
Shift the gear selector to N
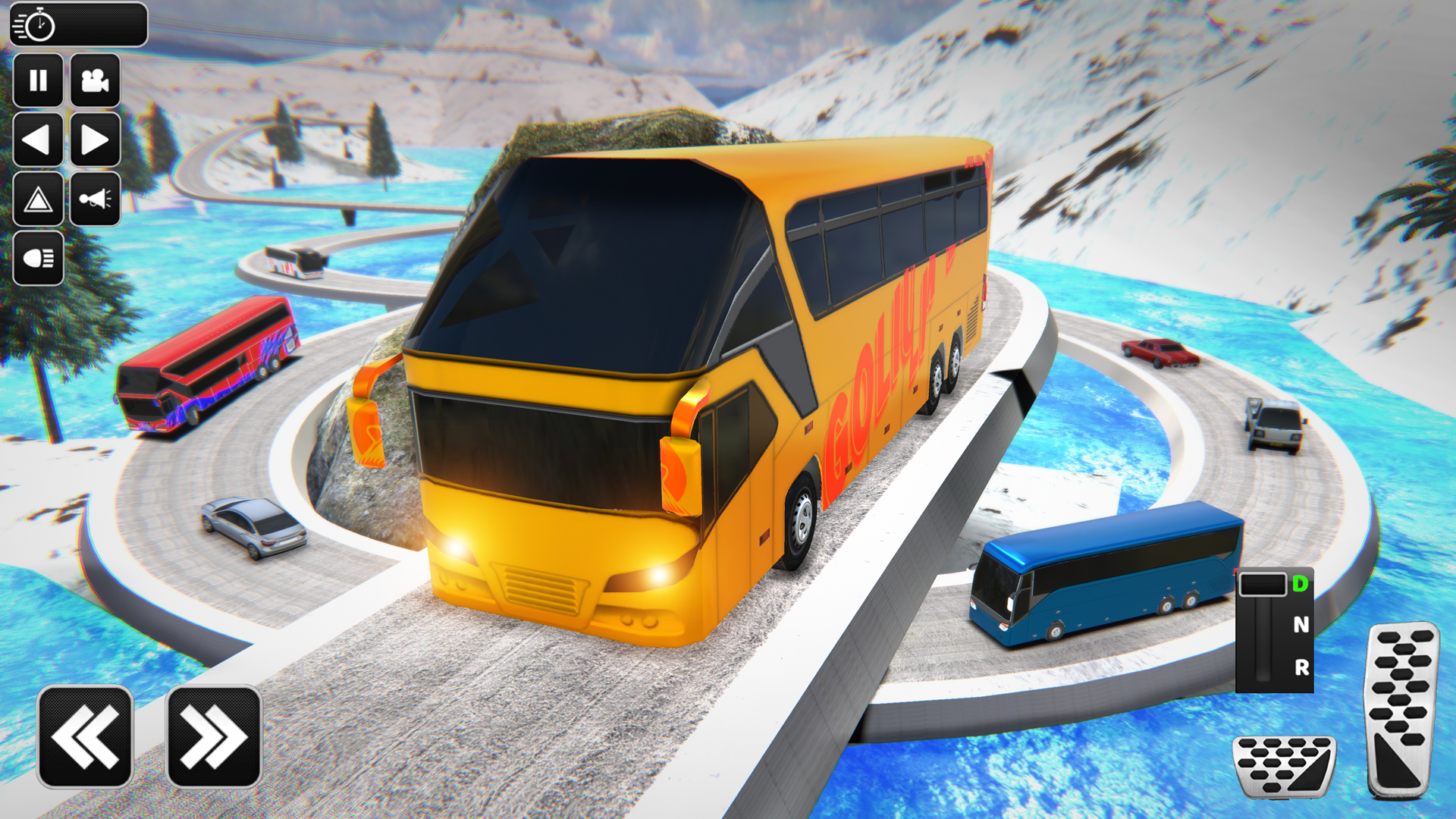[1301, 625]
